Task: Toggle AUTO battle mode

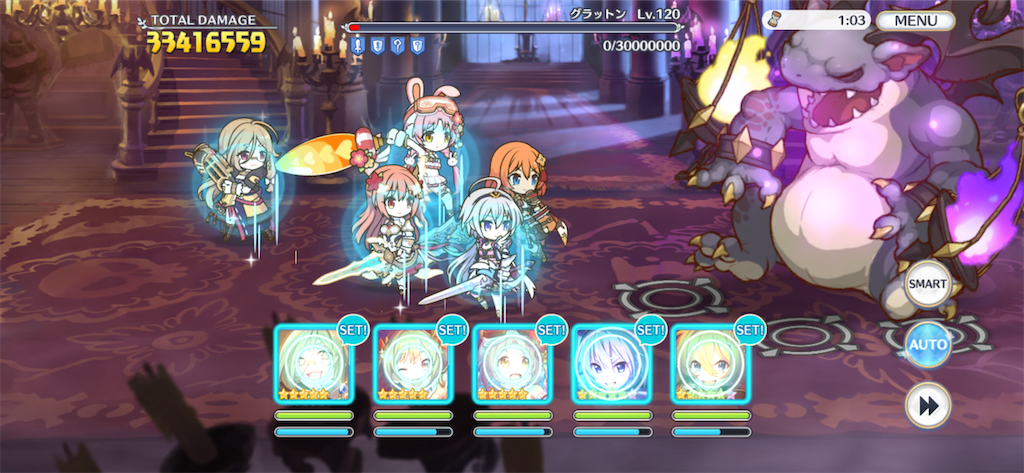Action: 926,345
